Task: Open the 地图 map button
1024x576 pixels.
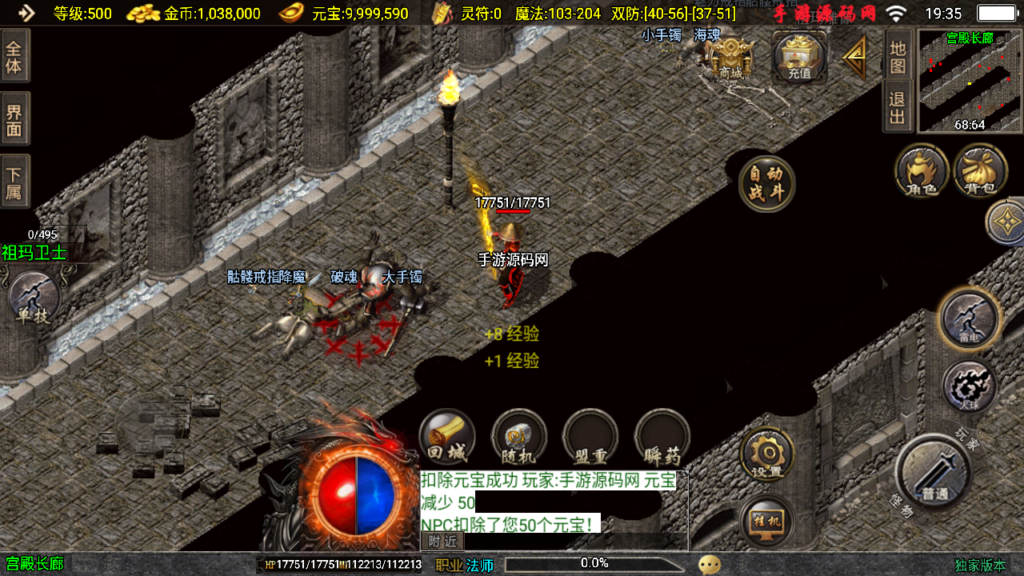Action: click(x=897, y=57)
